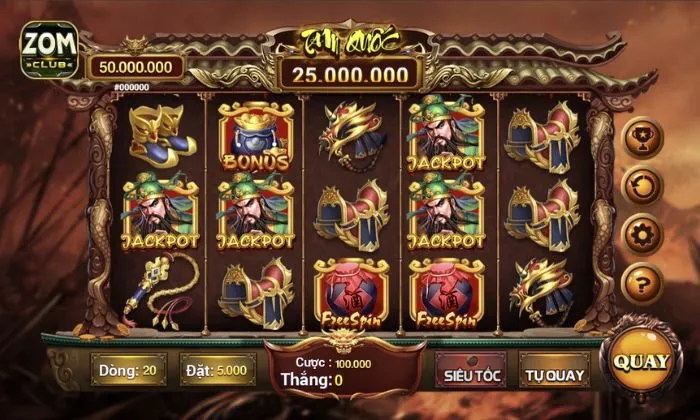This screenshot has height=420, width=700.
Task: Spin the reels with the QUAY button
Action: pos(642,362)
